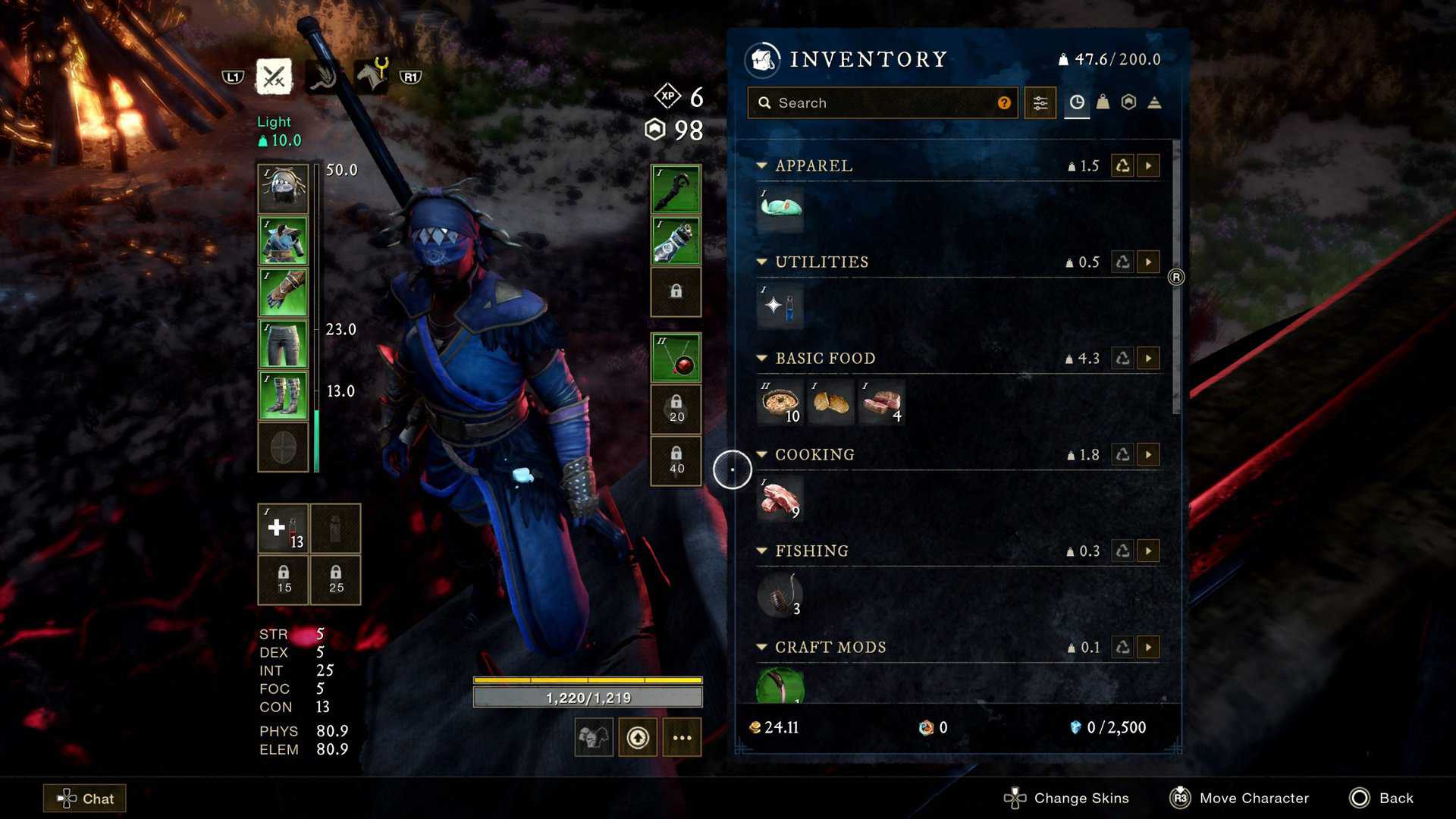
Task: Select the clock sort-by-recent icon
Action: (1077, 102)
